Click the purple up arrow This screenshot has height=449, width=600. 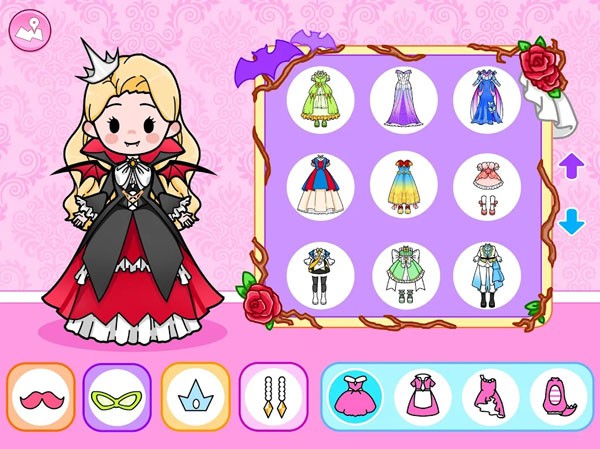571,166
